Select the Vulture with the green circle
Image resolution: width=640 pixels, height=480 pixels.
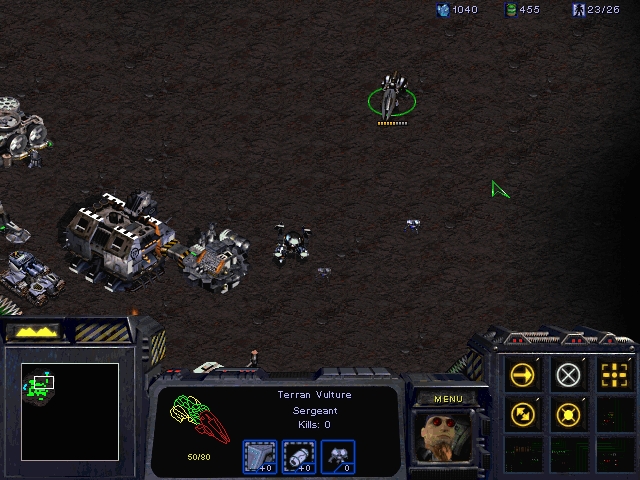tap(390, 98)
